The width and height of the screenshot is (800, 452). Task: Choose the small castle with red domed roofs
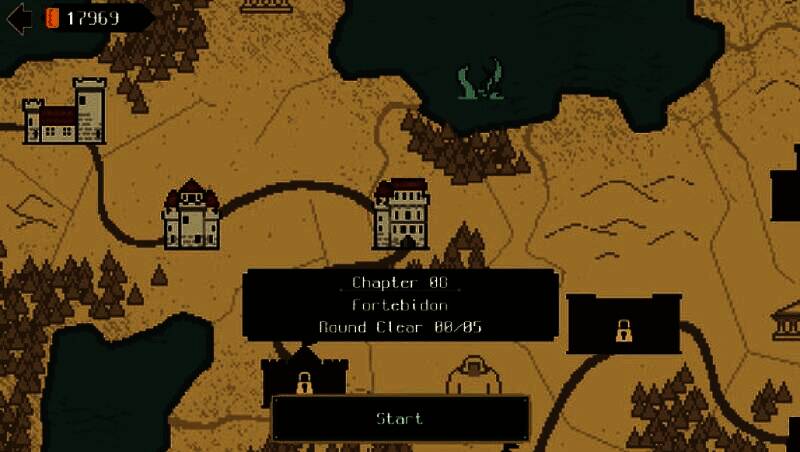(192, 215)
